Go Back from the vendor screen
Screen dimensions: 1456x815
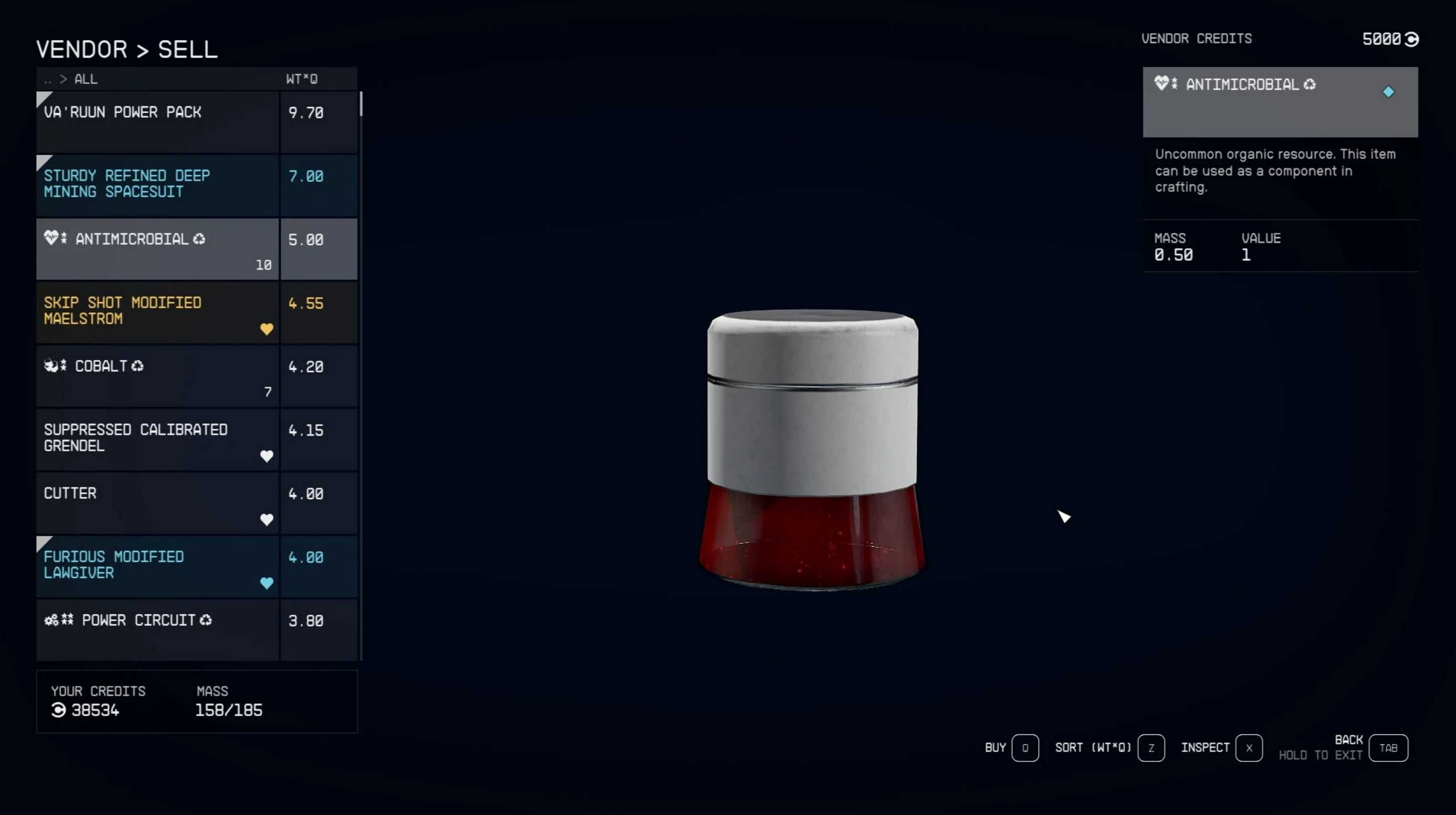click(x=1388, y=748)
